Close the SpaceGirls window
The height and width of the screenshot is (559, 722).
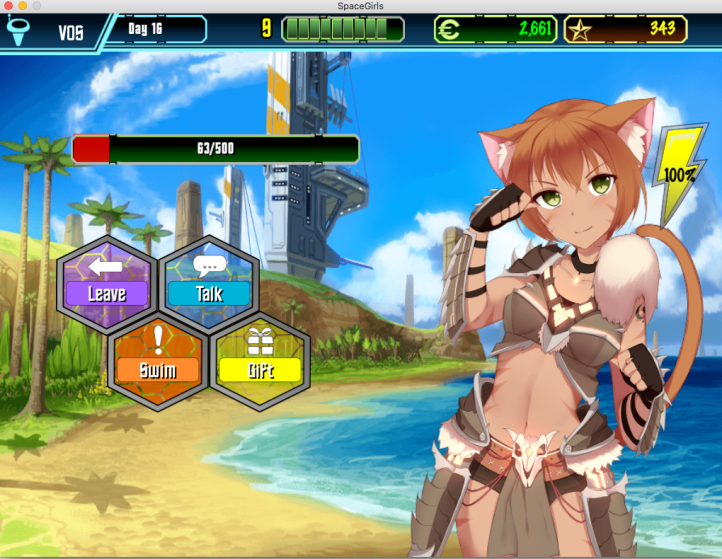pos(8,6)
